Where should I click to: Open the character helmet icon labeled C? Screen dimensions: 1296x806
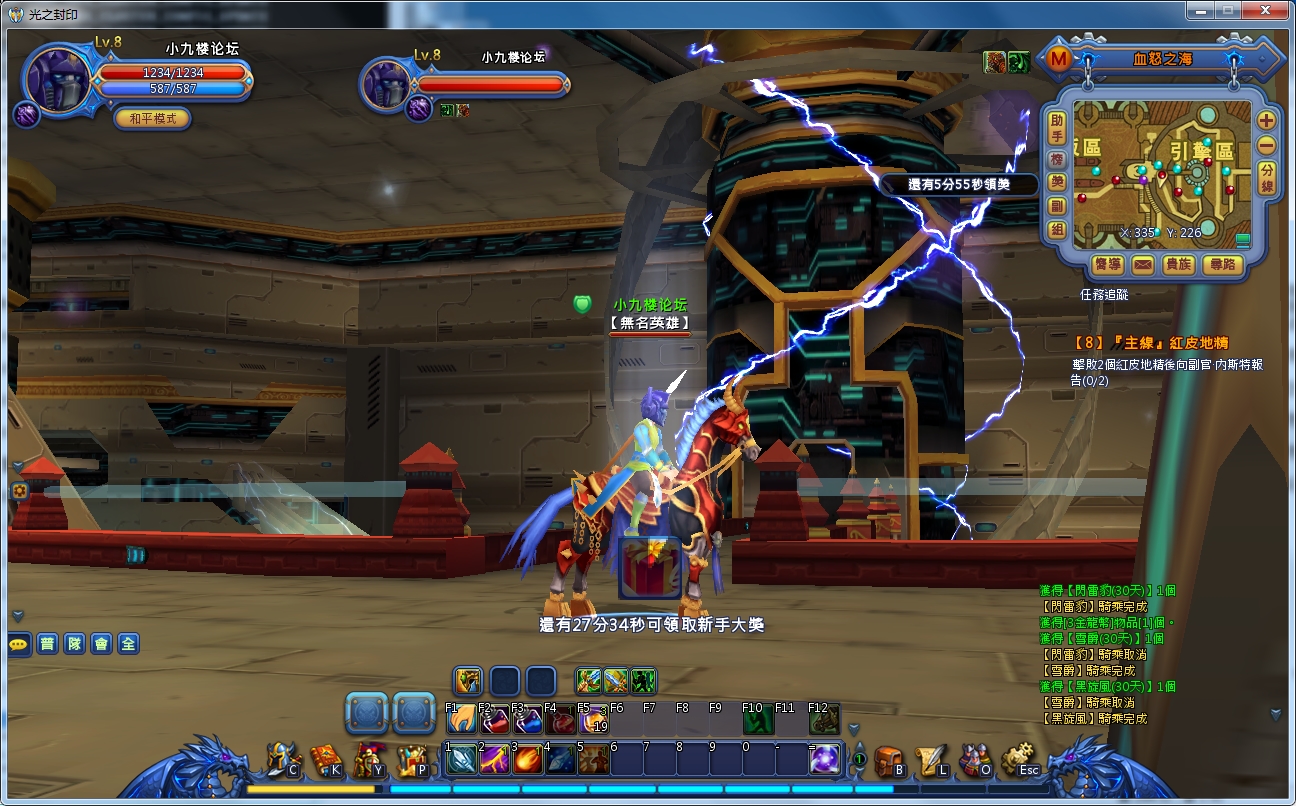click(283, 761)
